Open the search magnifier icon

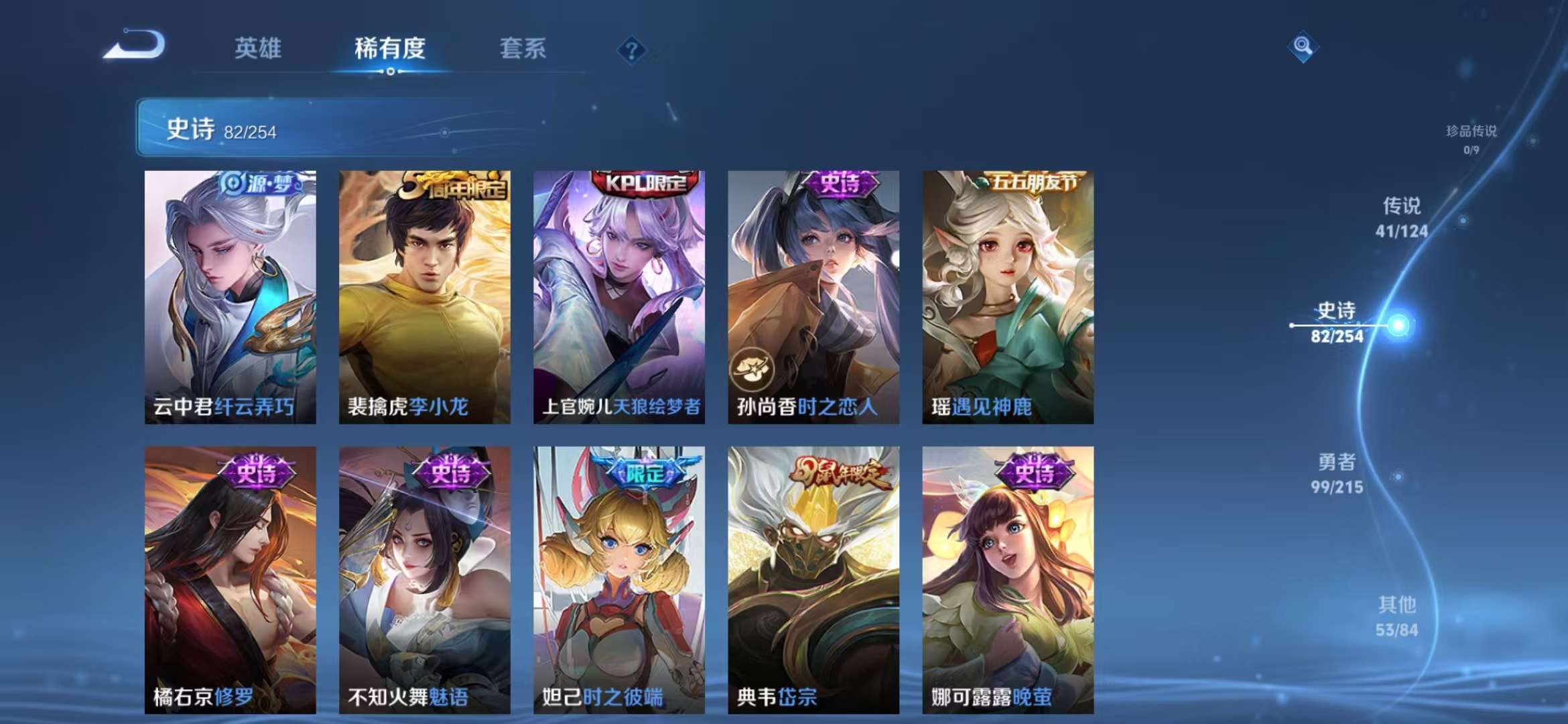coord(1303,48)
